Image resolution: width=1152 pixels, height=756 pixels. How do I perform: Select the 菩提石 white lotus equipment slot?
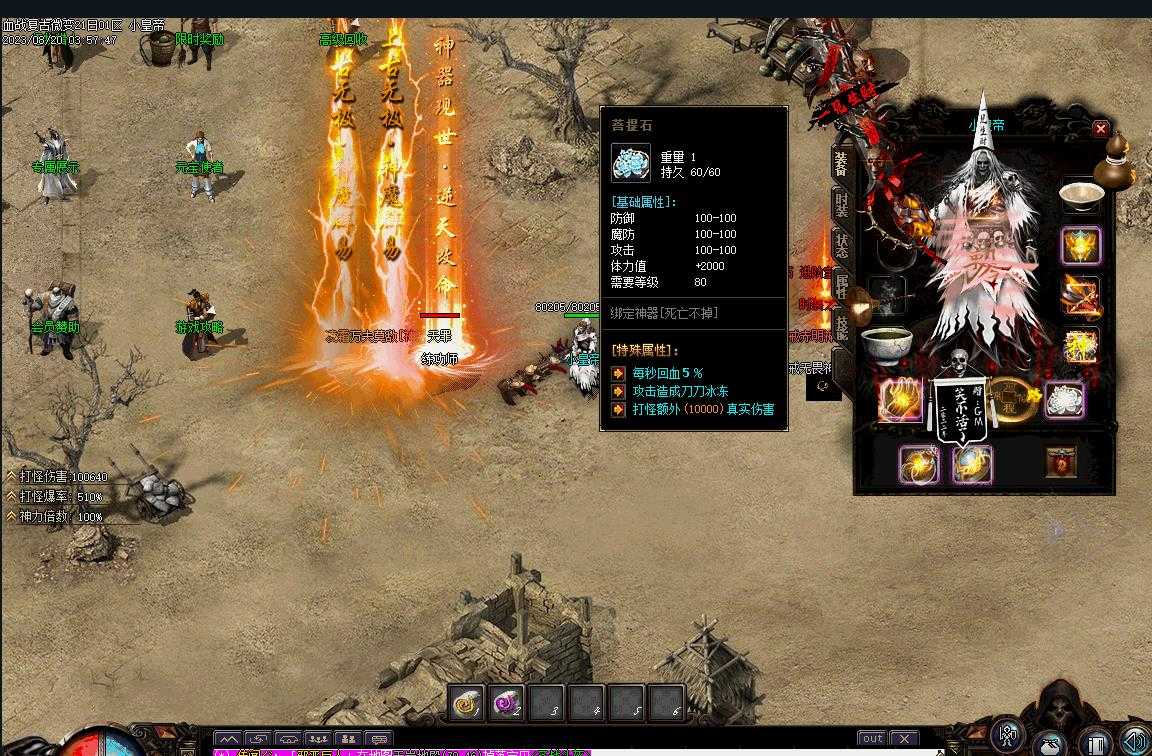[1065, 400]
